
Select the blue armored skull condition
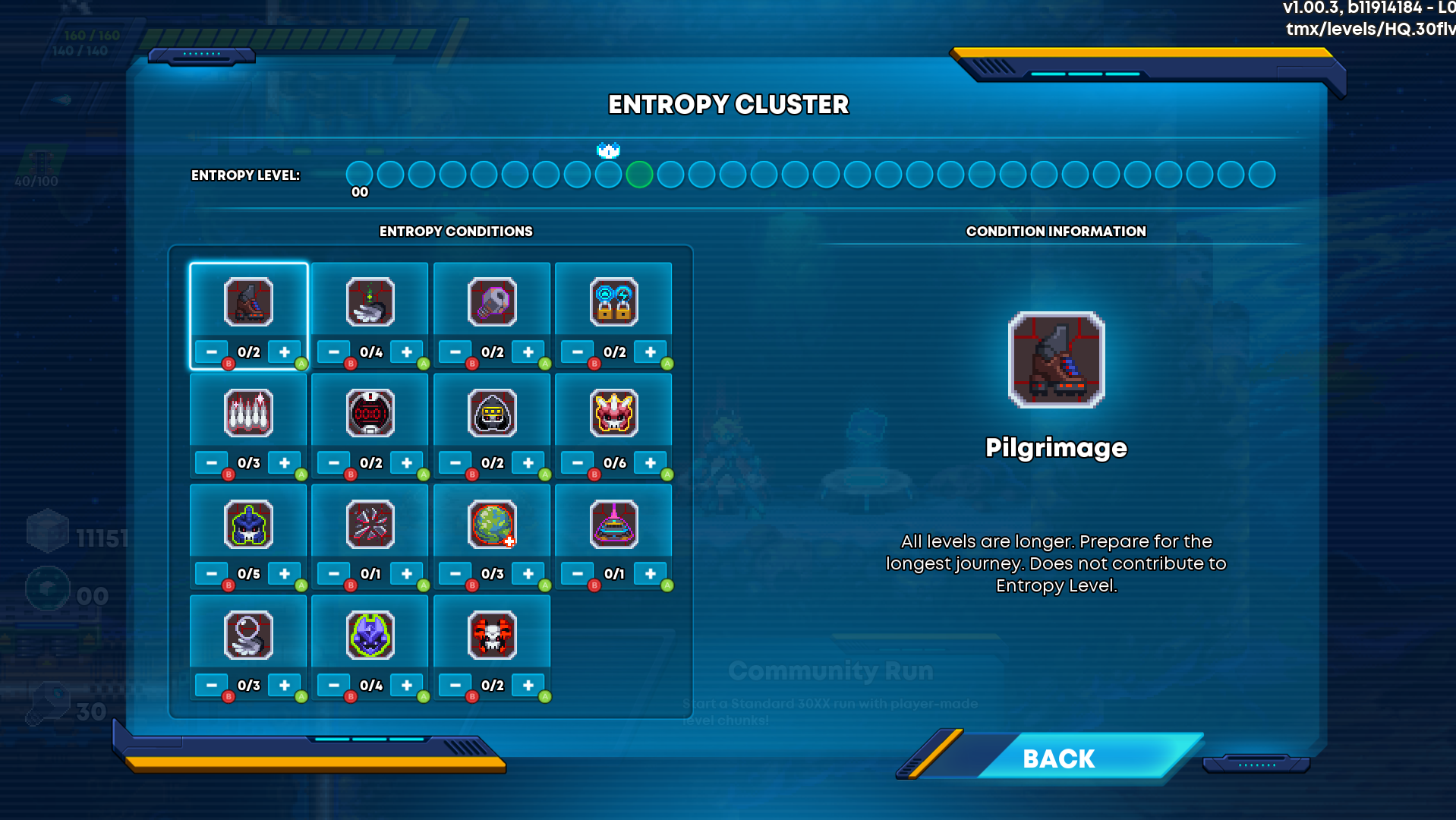pos(248,524)
